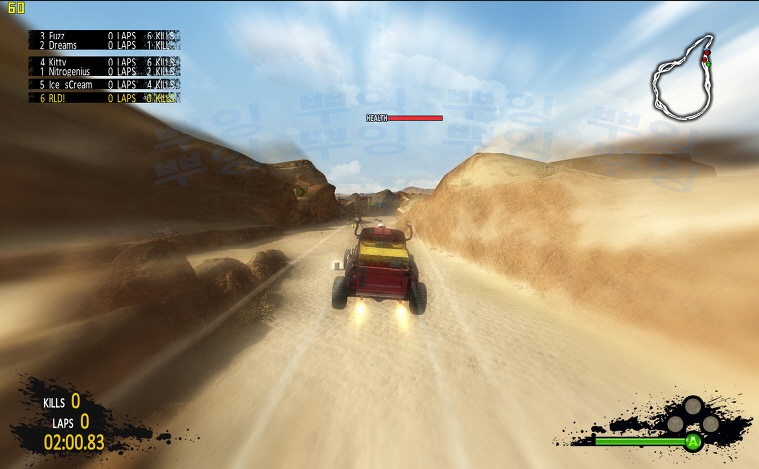Select Fuzz in the leaderboard
Screen dimensions: 759x469
click(105, 35)
